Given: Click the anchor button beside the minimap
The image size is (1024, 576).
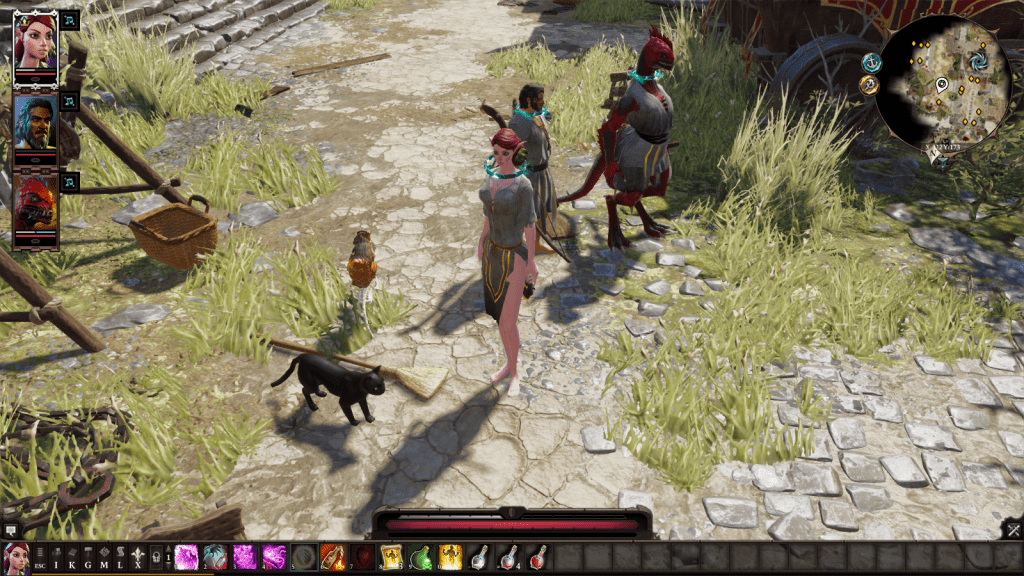Looking at the screenshot, I should tap(871, 62).
